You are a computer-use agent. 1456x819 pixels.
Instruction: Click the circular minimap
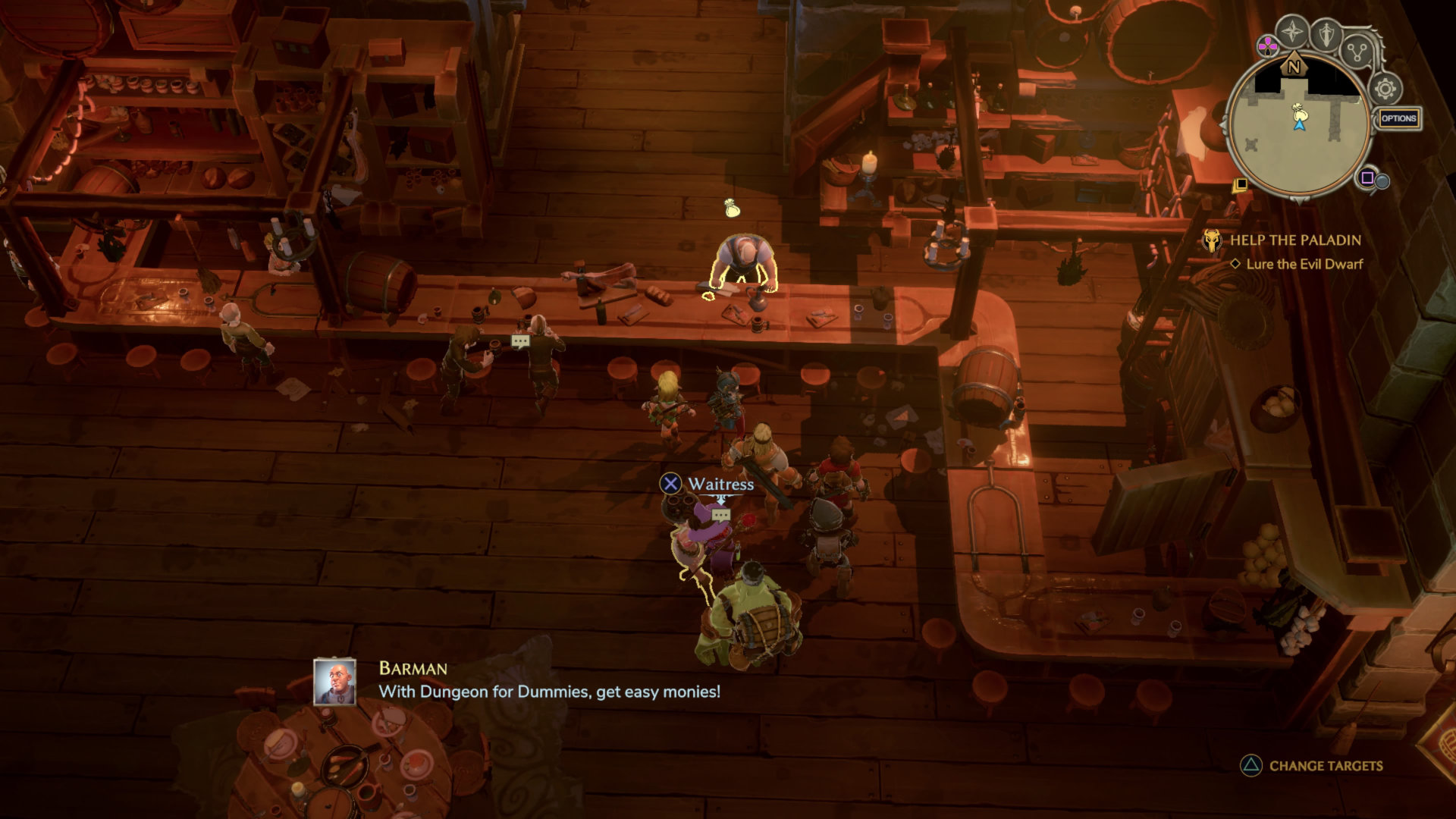pos(1298,130)
